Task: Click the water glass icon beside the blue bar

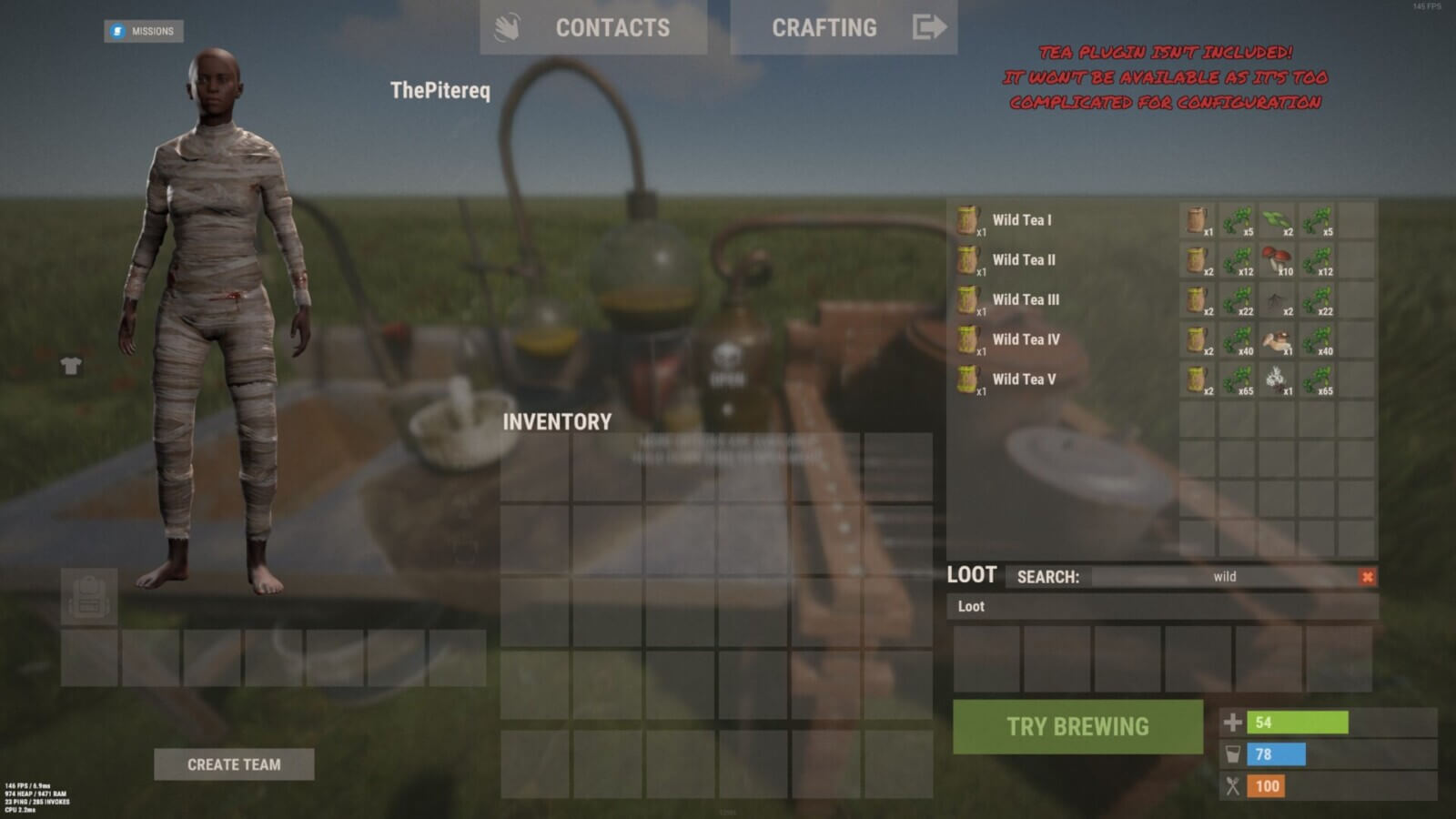Action: [1234, 753]
